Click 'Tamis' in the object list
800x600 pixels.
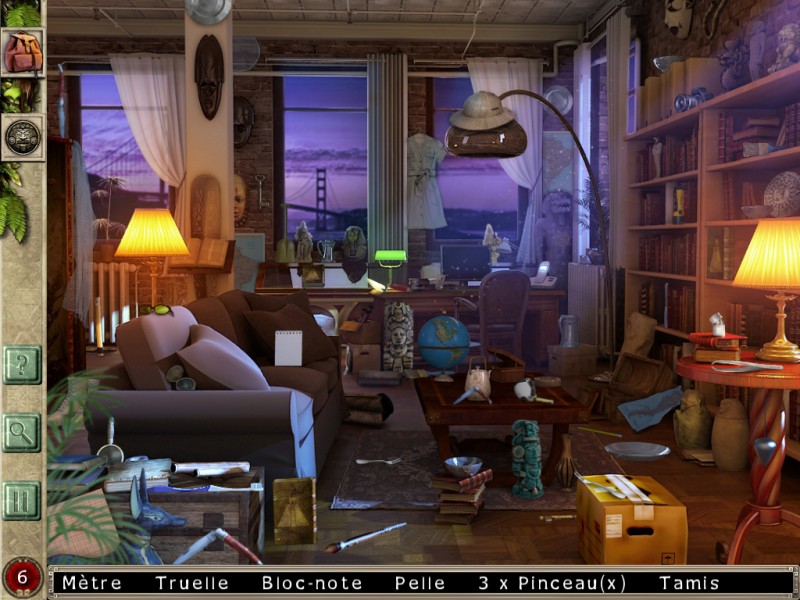[x=686, y=583]
